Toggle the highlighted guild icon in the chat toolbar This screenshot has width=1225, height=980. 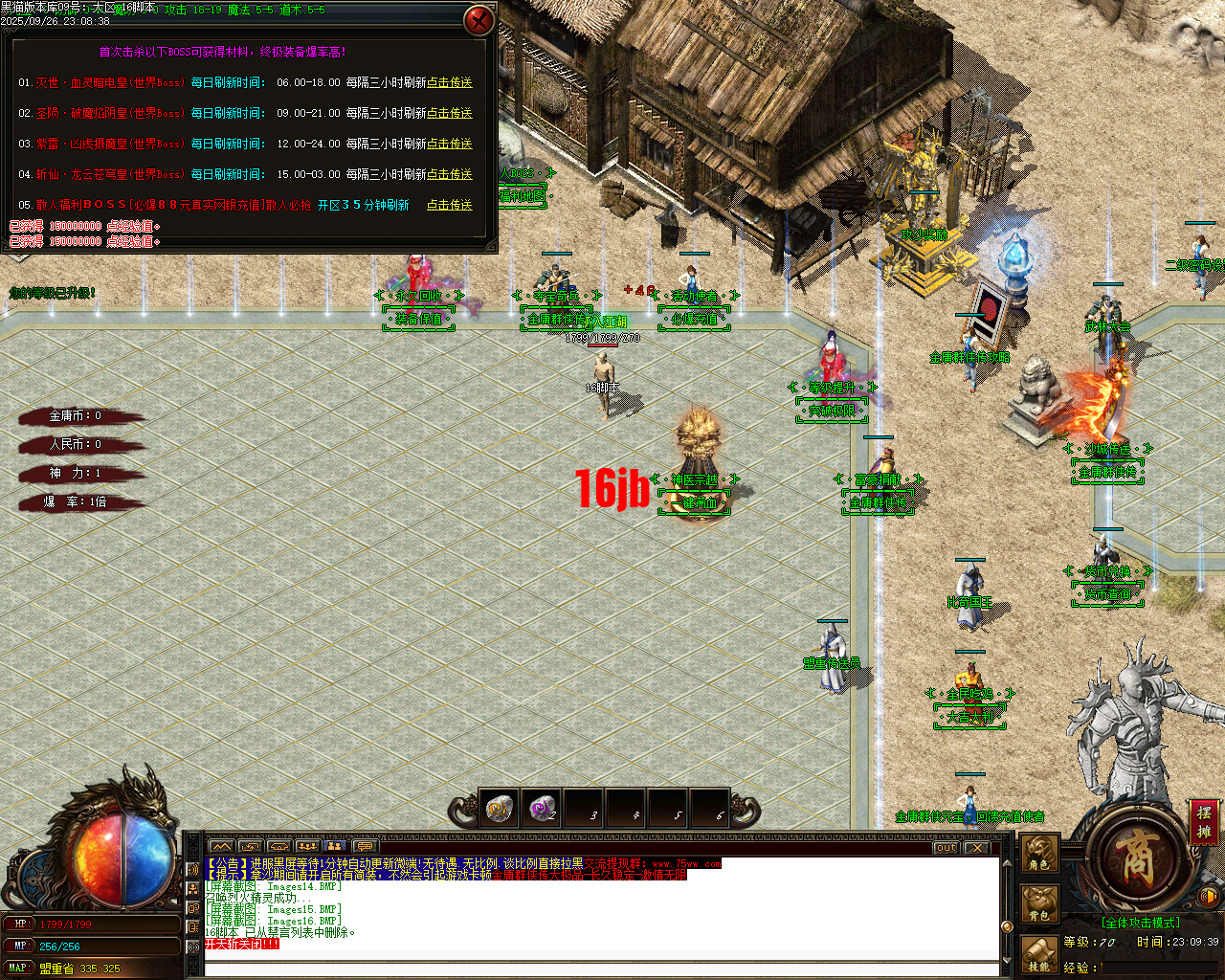335,847
